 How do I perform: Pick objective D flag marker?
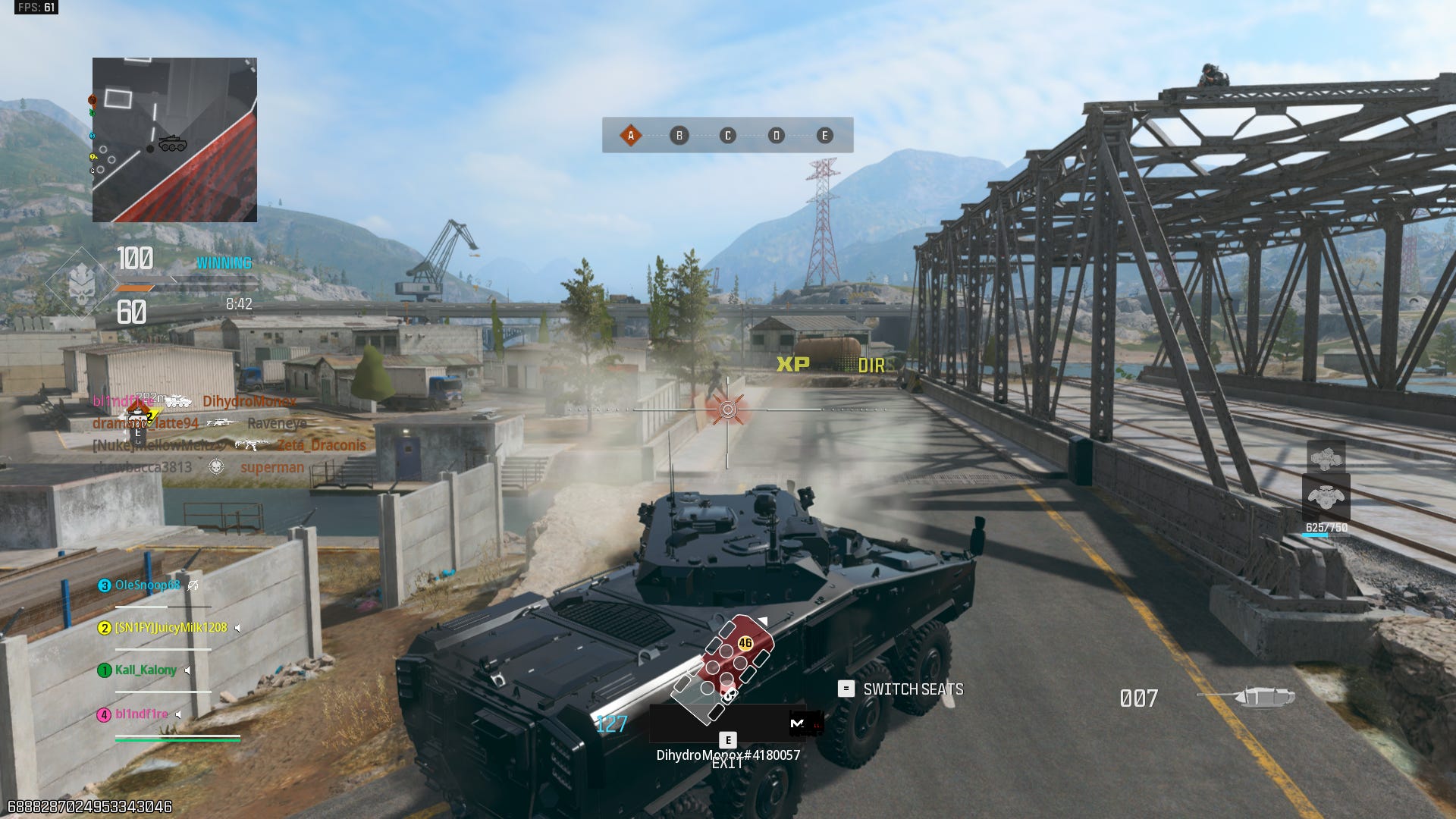click(776, 136)
